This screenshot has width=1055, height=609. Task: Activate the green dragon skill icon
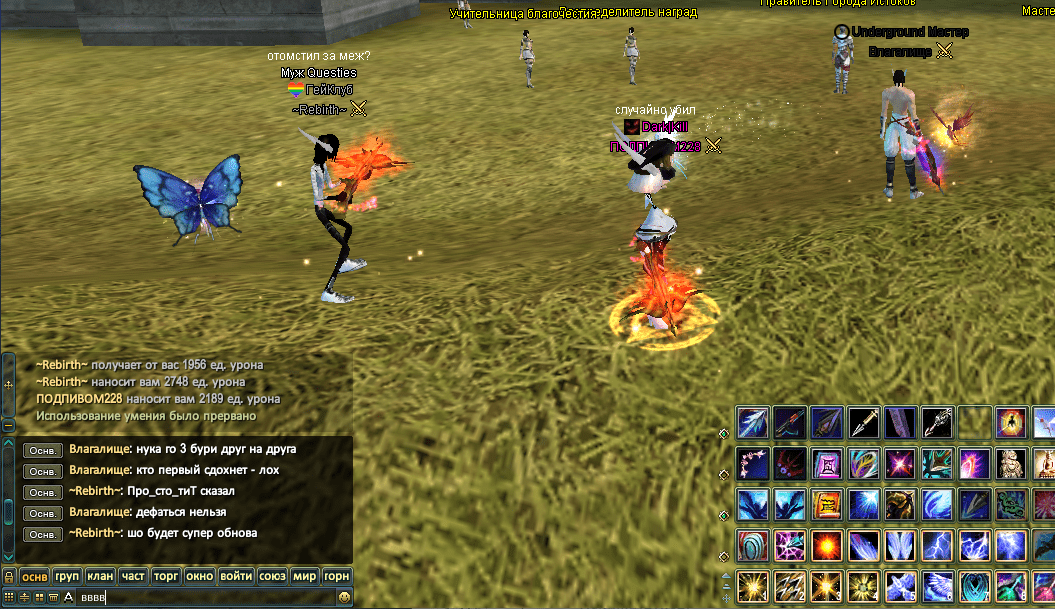click(x=1011, y=505)
